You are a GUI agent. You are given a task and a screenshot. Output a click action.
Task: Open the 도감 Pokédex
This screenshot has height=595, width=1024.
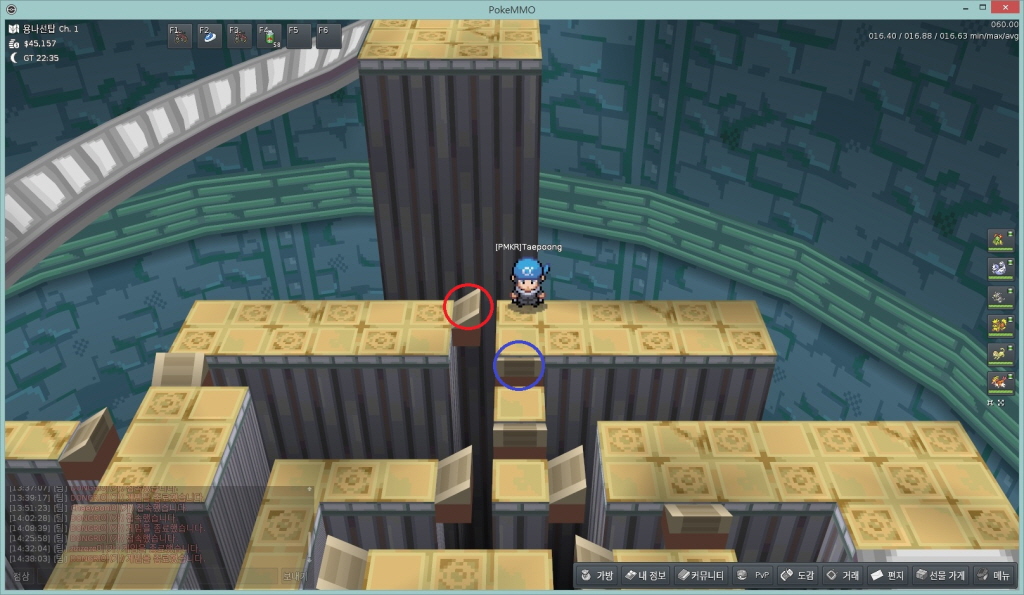798,575
